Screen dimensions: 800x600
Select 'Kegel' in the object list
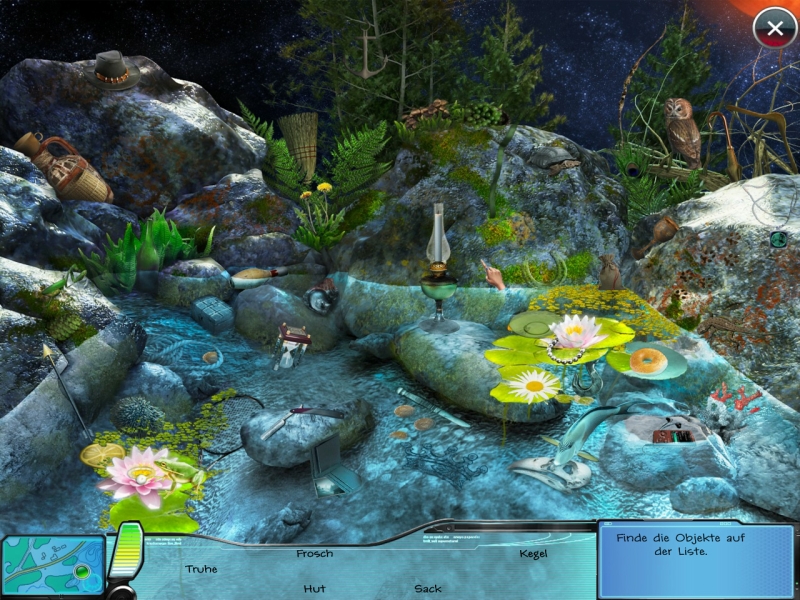pos(534,553)
